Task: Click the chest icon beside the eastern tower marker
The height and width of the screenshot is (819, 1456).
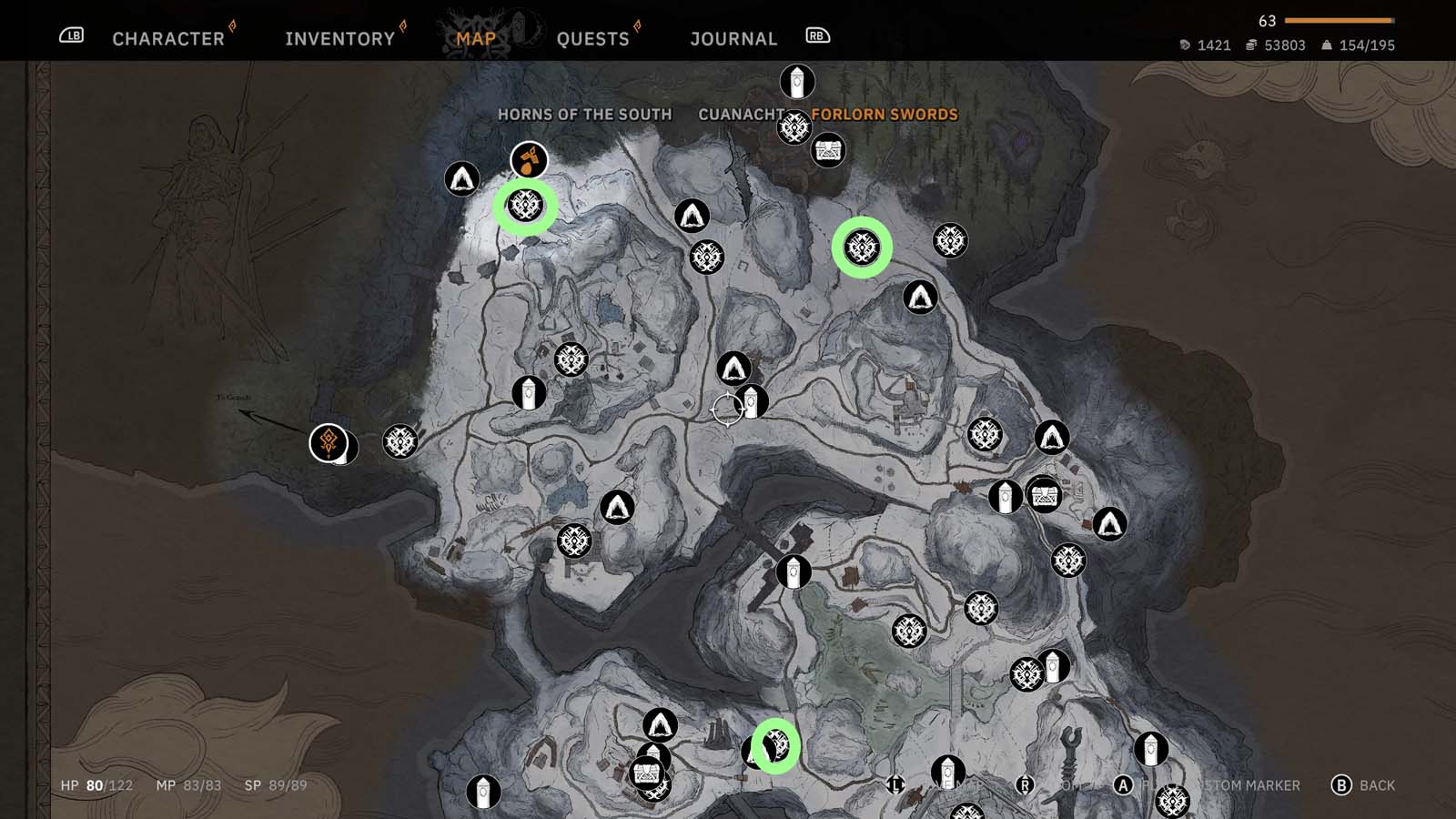Action: coord(1045,496)
